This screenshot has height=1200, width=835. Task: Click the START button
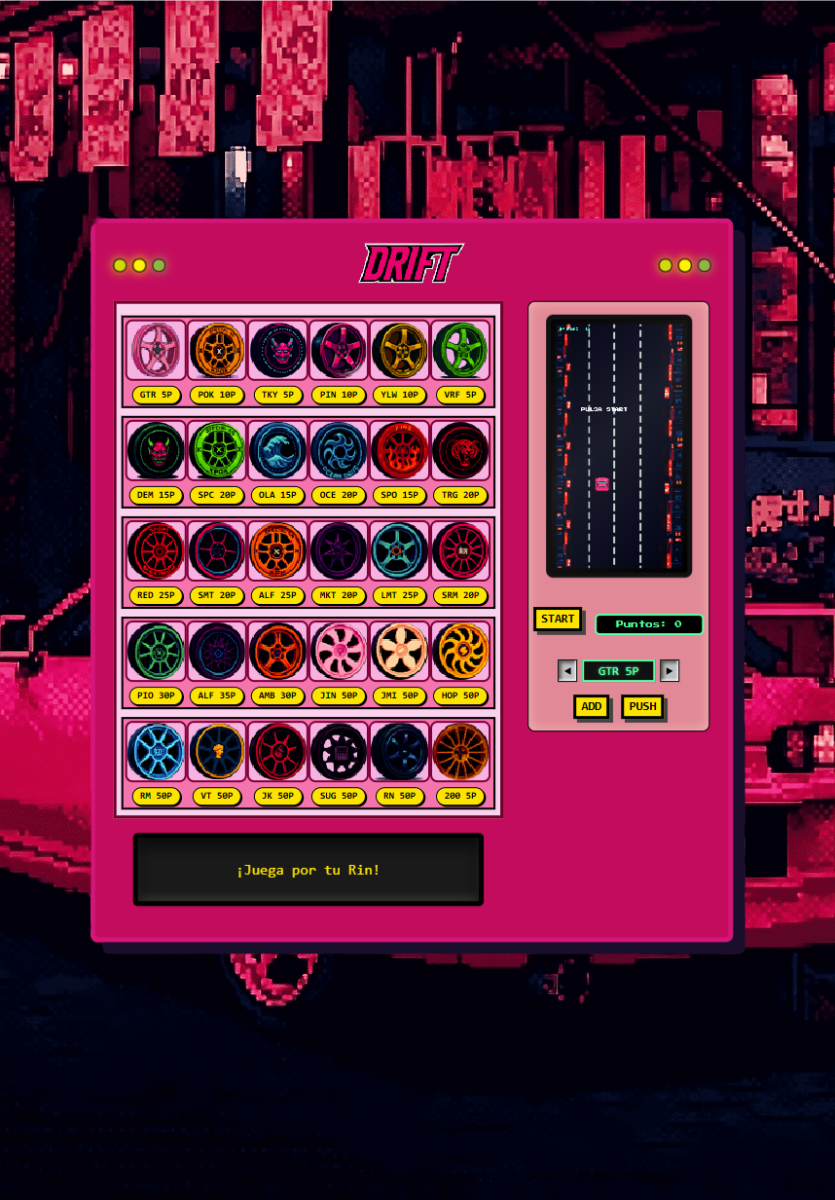point(557,619)
